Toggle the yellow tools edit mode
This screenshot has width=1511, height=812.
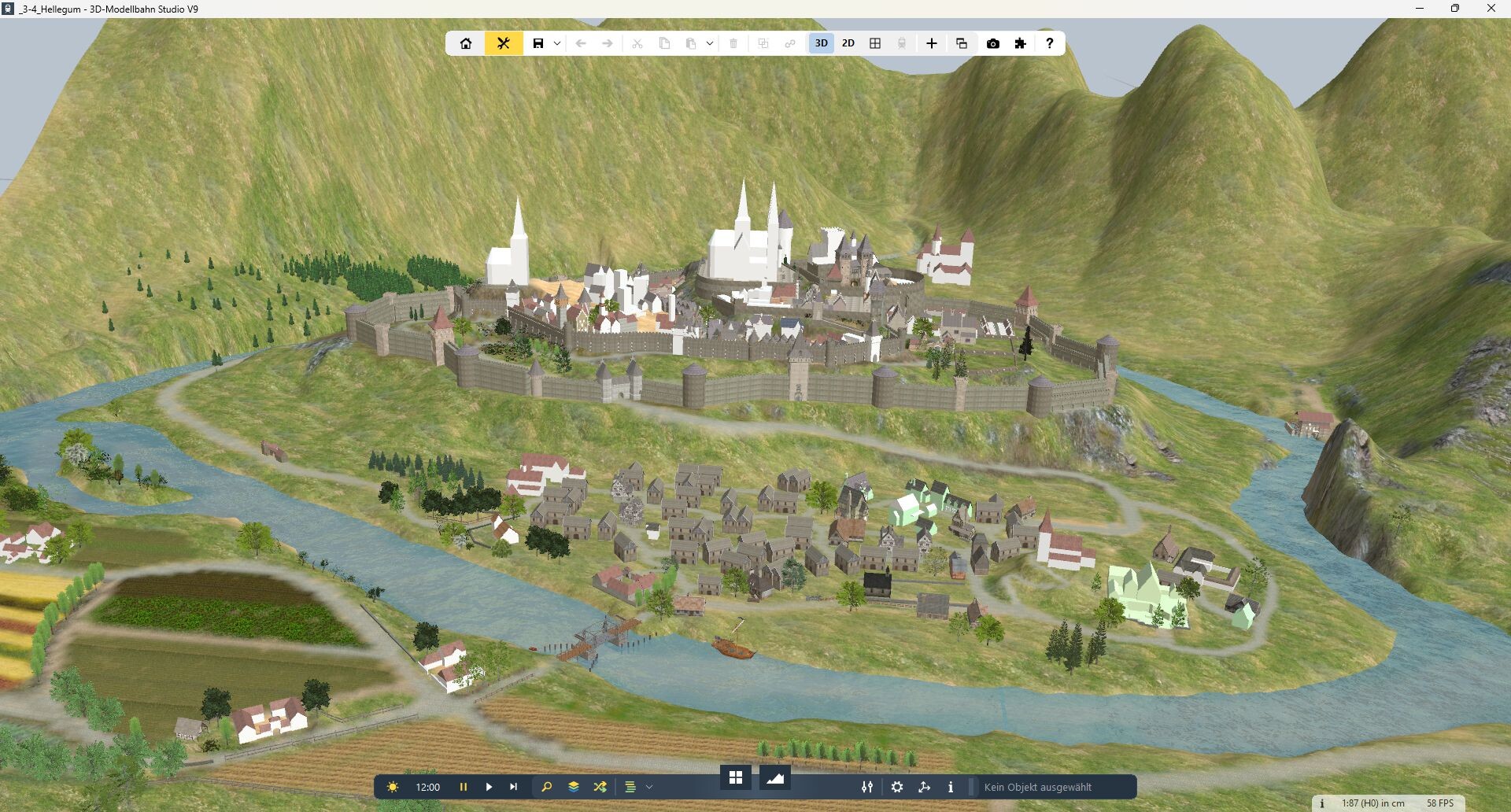(x=504, y=43)
